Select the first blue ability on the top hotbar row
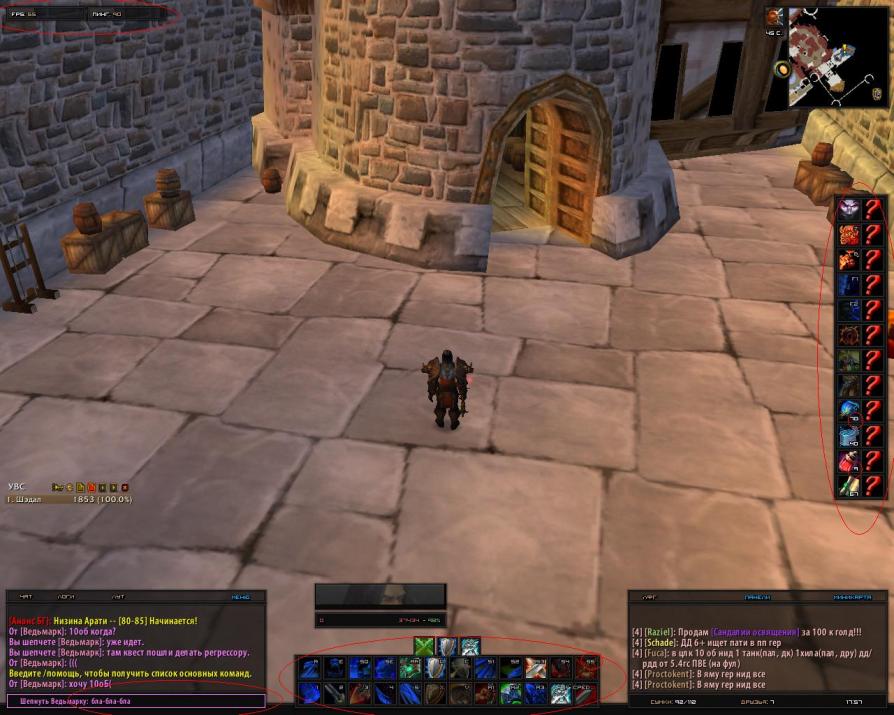The height and width of the screenshot is (715, 894). coord(308,668)
